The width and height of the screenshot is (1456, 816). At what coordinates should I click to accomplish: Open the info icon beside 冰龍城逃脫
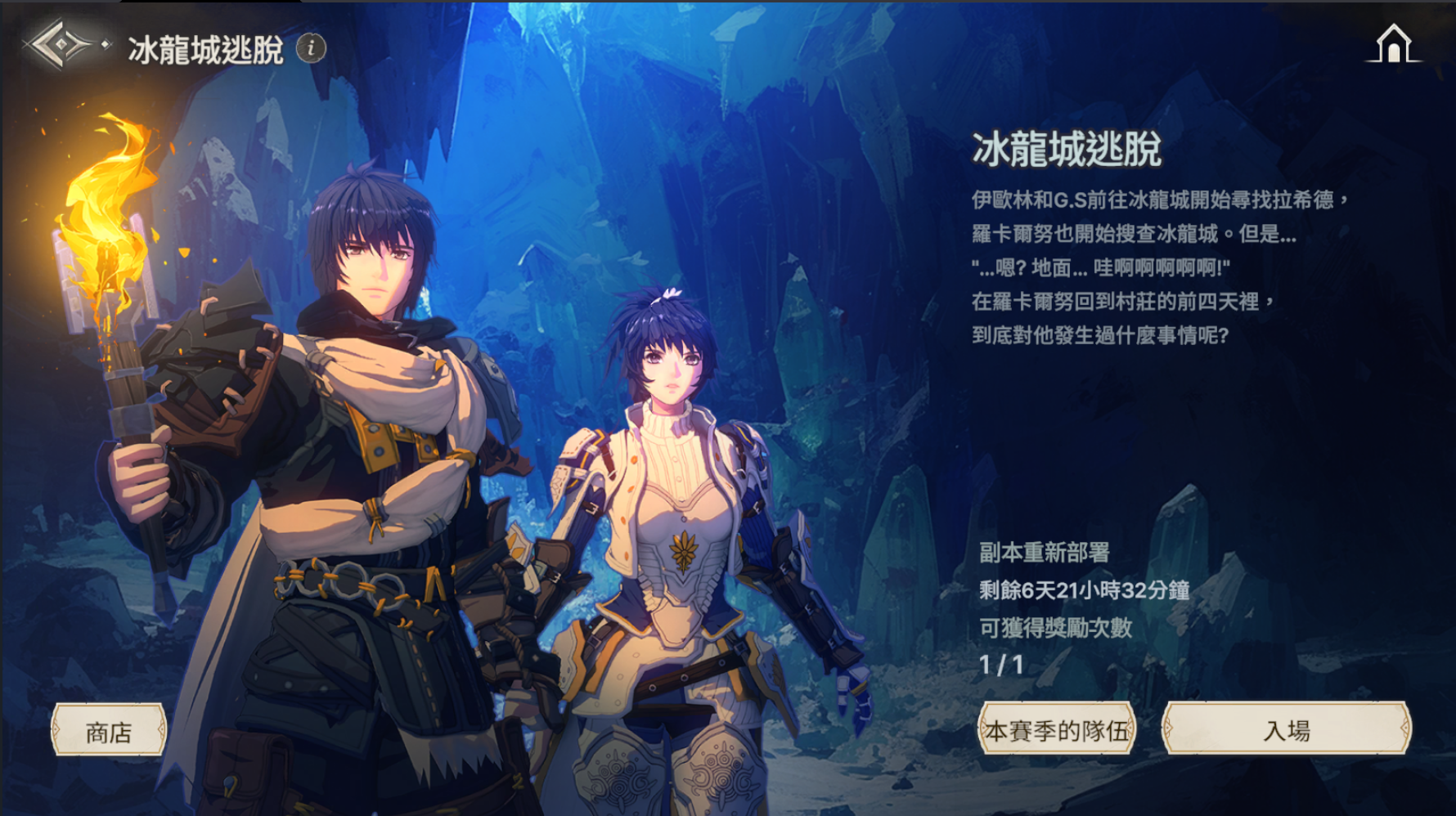click(x=311, y=48)
